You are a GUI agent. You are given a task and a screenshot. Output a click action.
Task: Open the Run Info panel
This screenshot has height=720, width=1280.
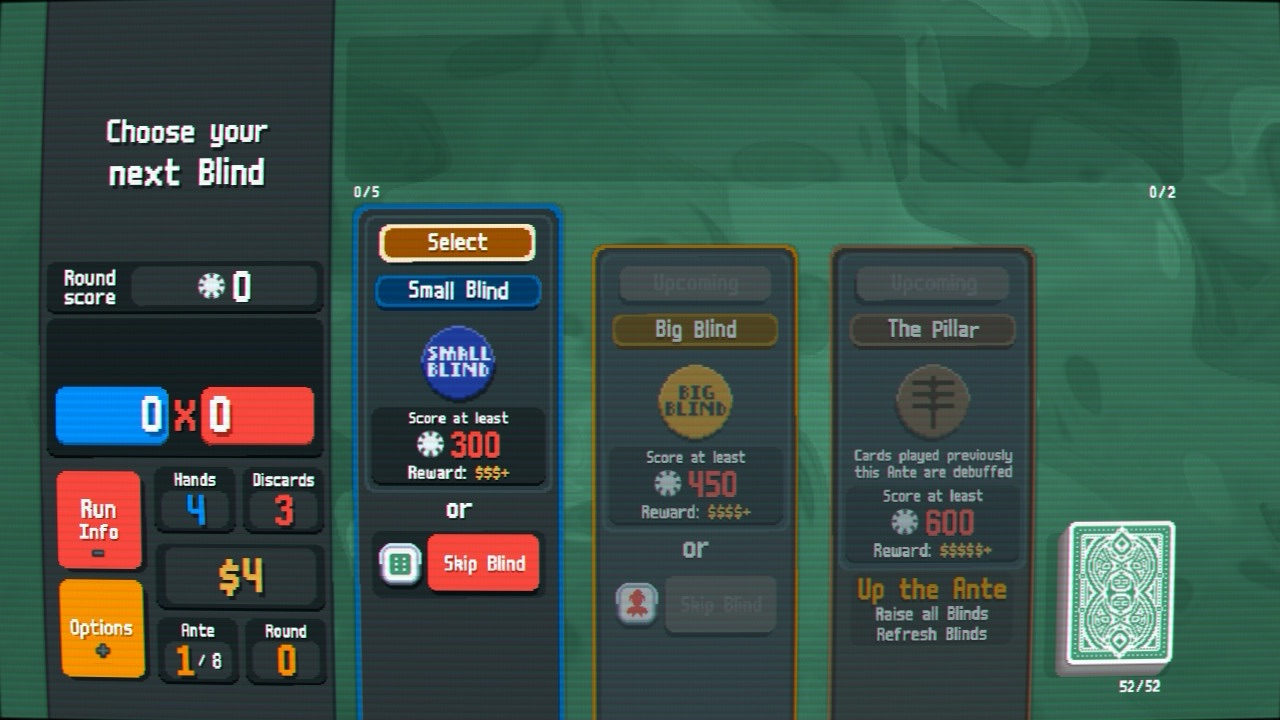point(99,520)
